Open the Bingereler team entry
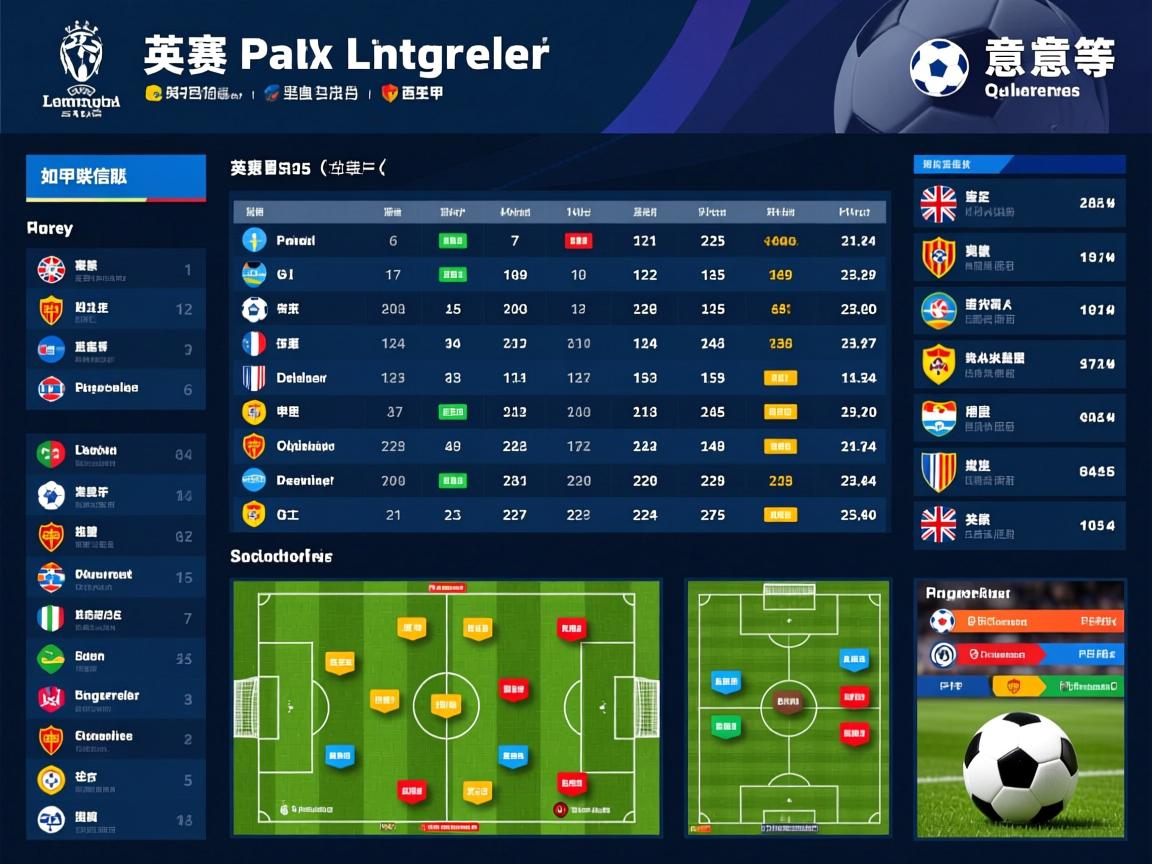 (115, 697)
